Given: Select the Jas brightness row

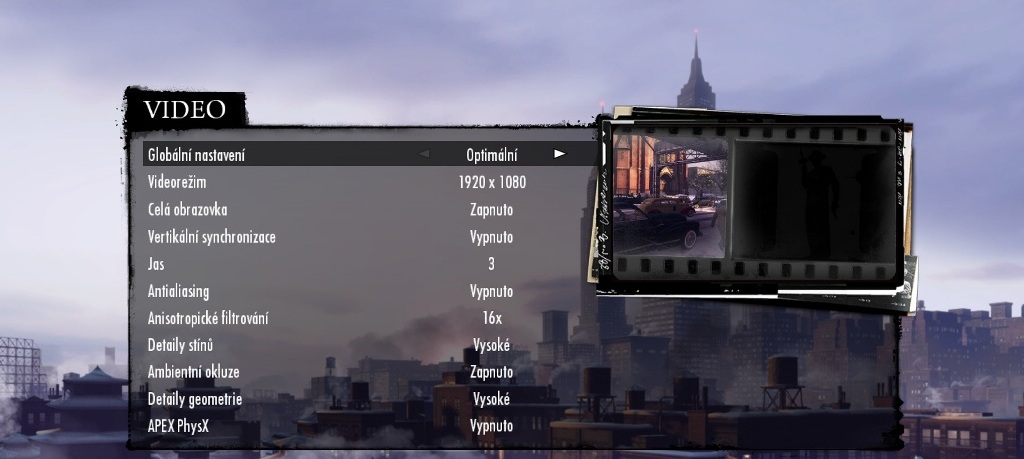Looking at the screenshot, I should [155, 264].
